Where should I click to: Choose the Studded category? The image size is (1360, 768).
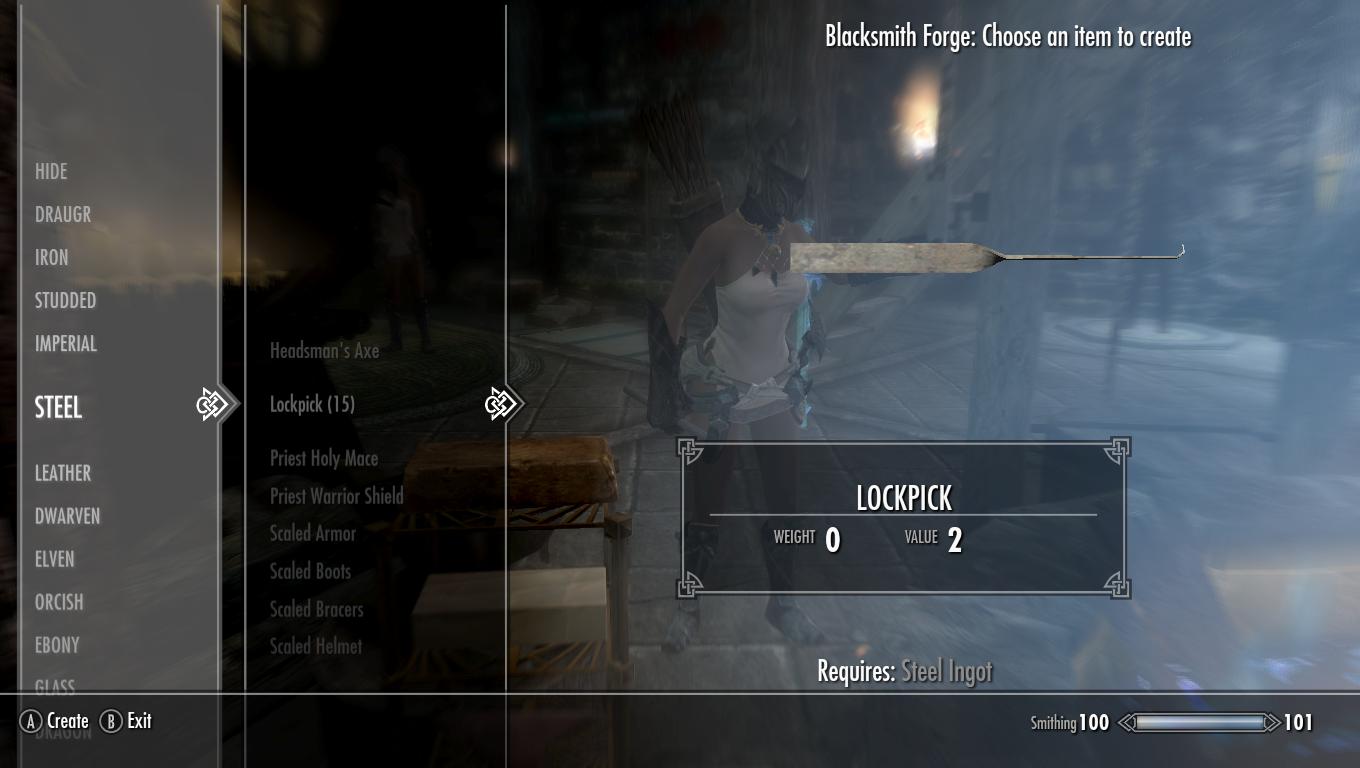click(x=65, y=301)
